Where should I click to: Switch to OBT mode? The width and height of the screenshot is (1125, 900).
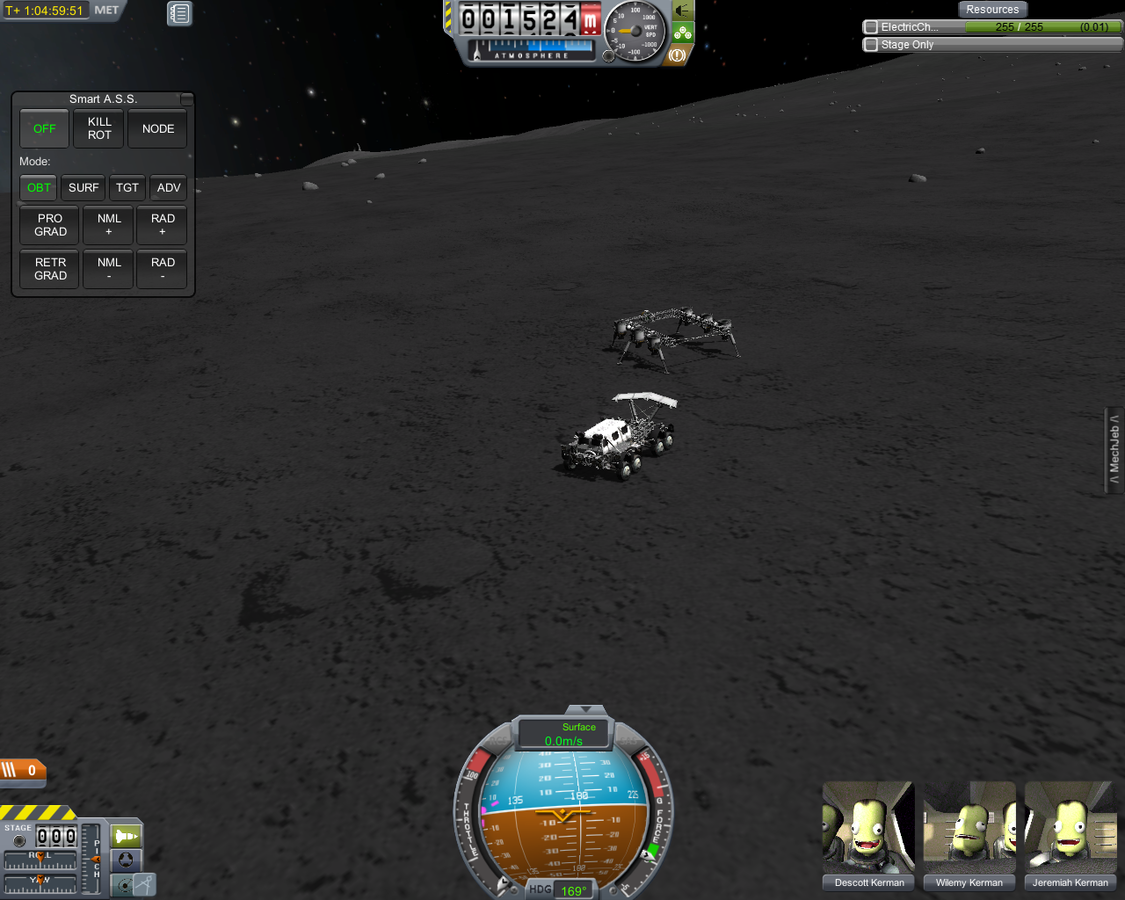tap(39, 188)
